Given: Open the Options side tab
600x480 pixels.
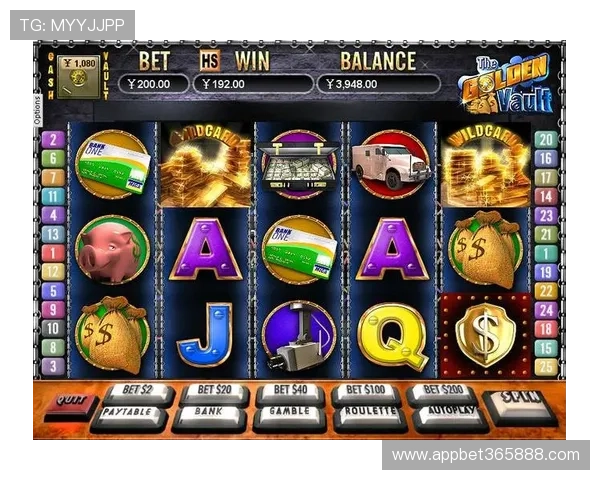Looking at the screenshot, I should coord(37,106).
